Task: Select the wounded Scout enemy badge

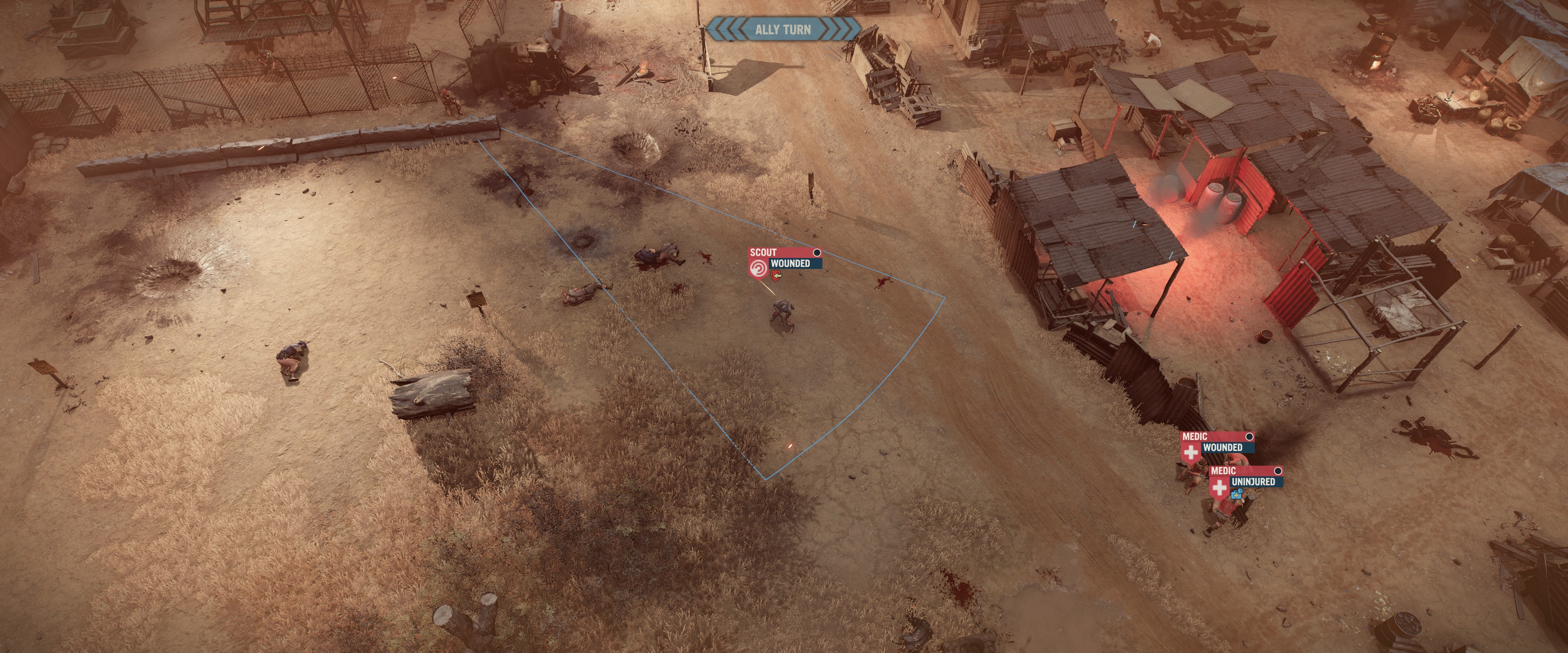Action: pos(784,259)
